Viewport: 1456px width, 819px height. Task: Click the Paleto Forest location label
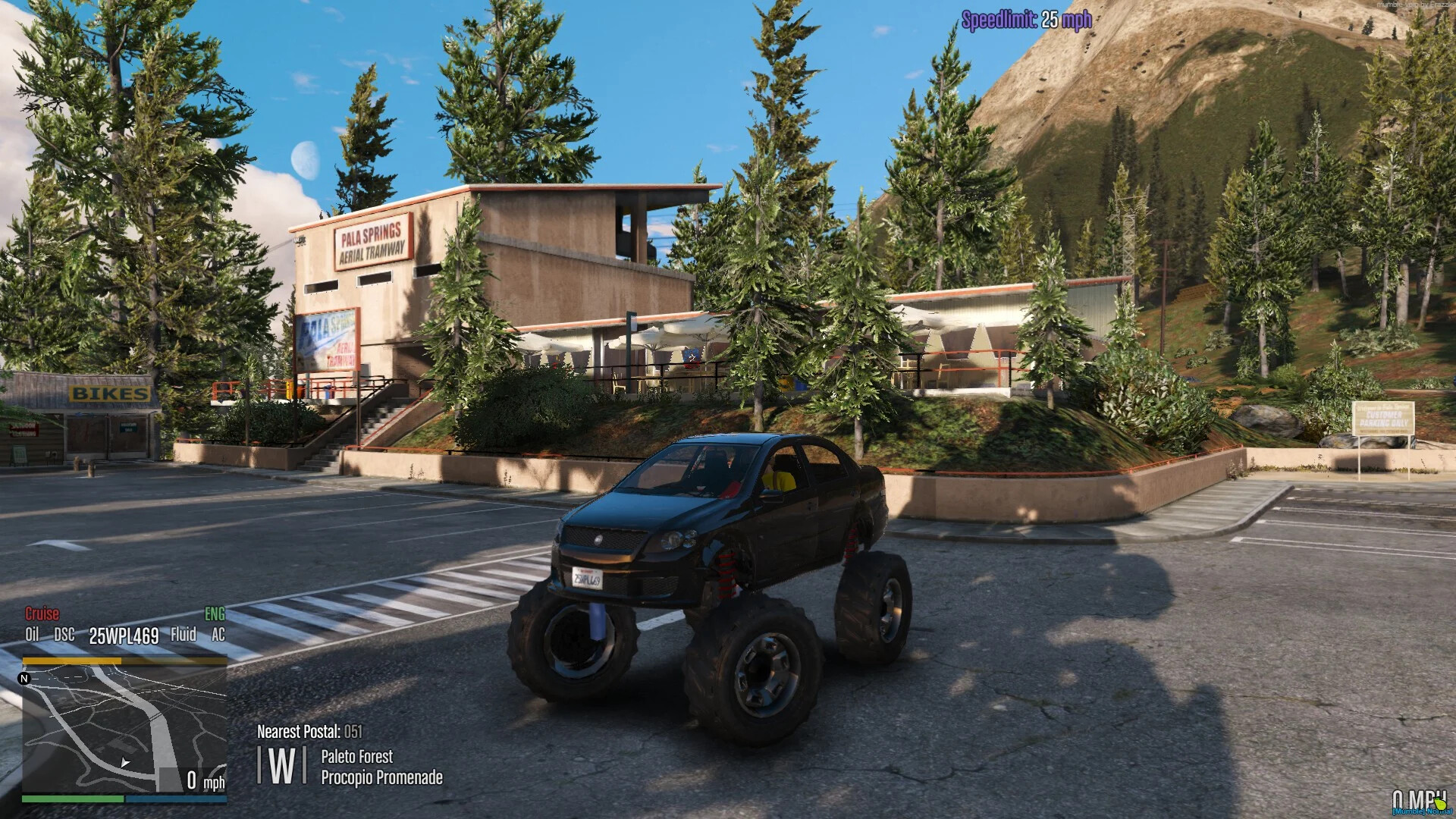pyautogui.click(x=356, y=757)
